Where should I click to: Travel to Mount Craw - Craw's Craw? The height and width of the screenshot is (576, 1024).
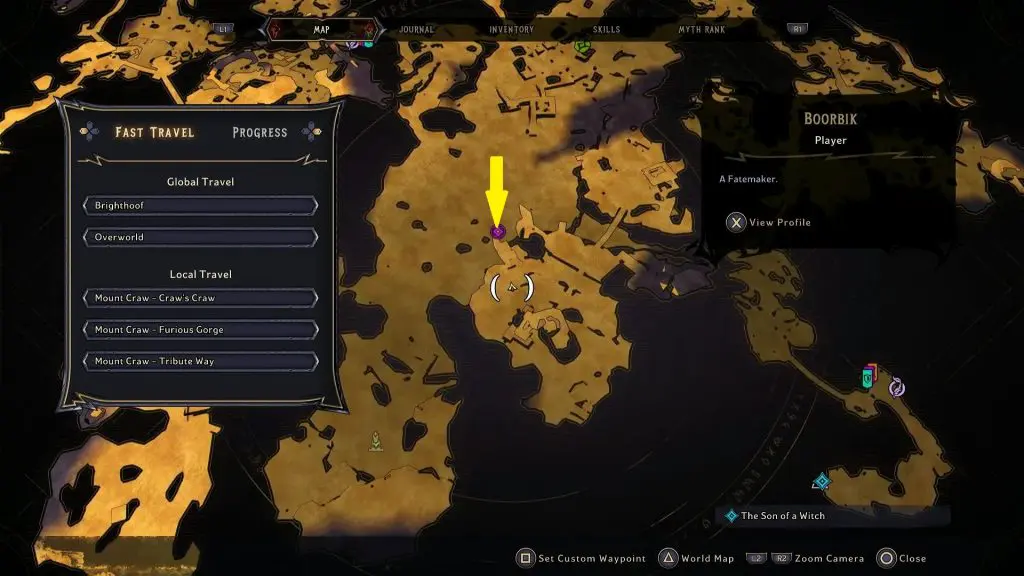(200, 298)
